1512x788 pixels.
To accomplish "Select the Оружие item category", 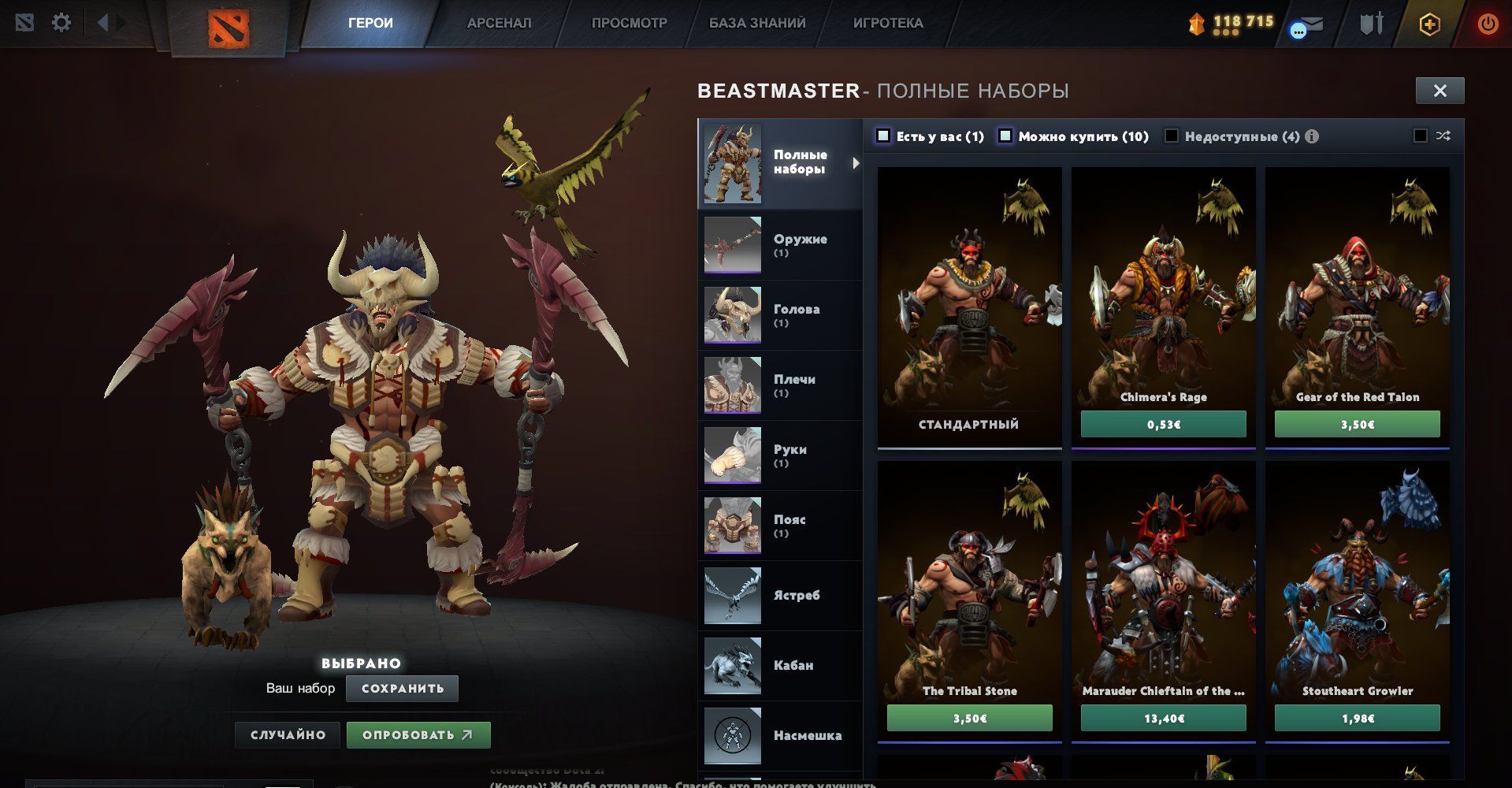I will point(780,245).
